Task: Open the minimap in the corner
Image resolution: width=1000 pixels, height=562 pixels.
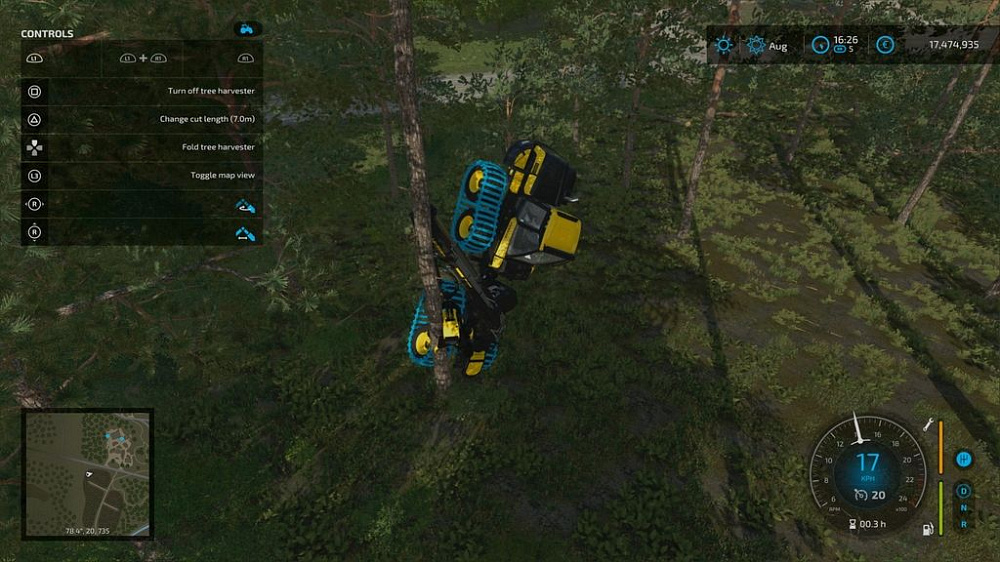Action: pyautogui.click(x=88, y=473)
